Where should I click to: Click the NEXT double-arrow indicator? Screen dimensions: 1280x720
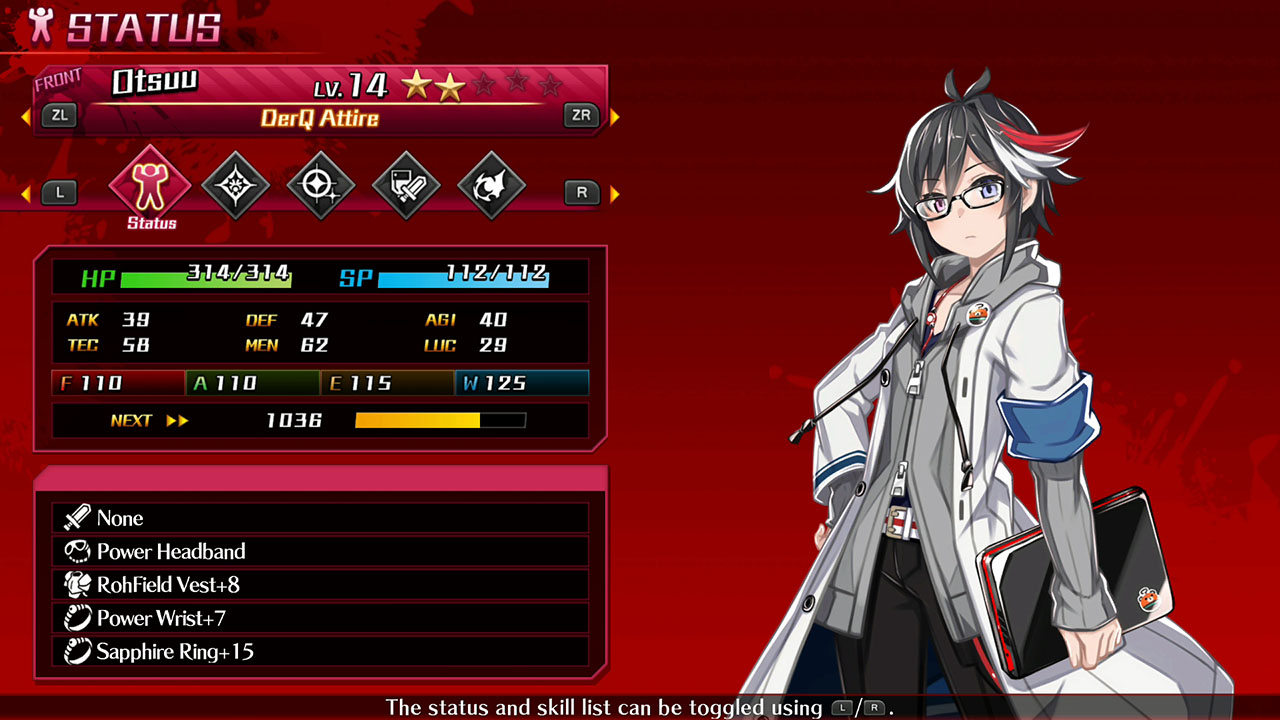click(x=179, y=420)
